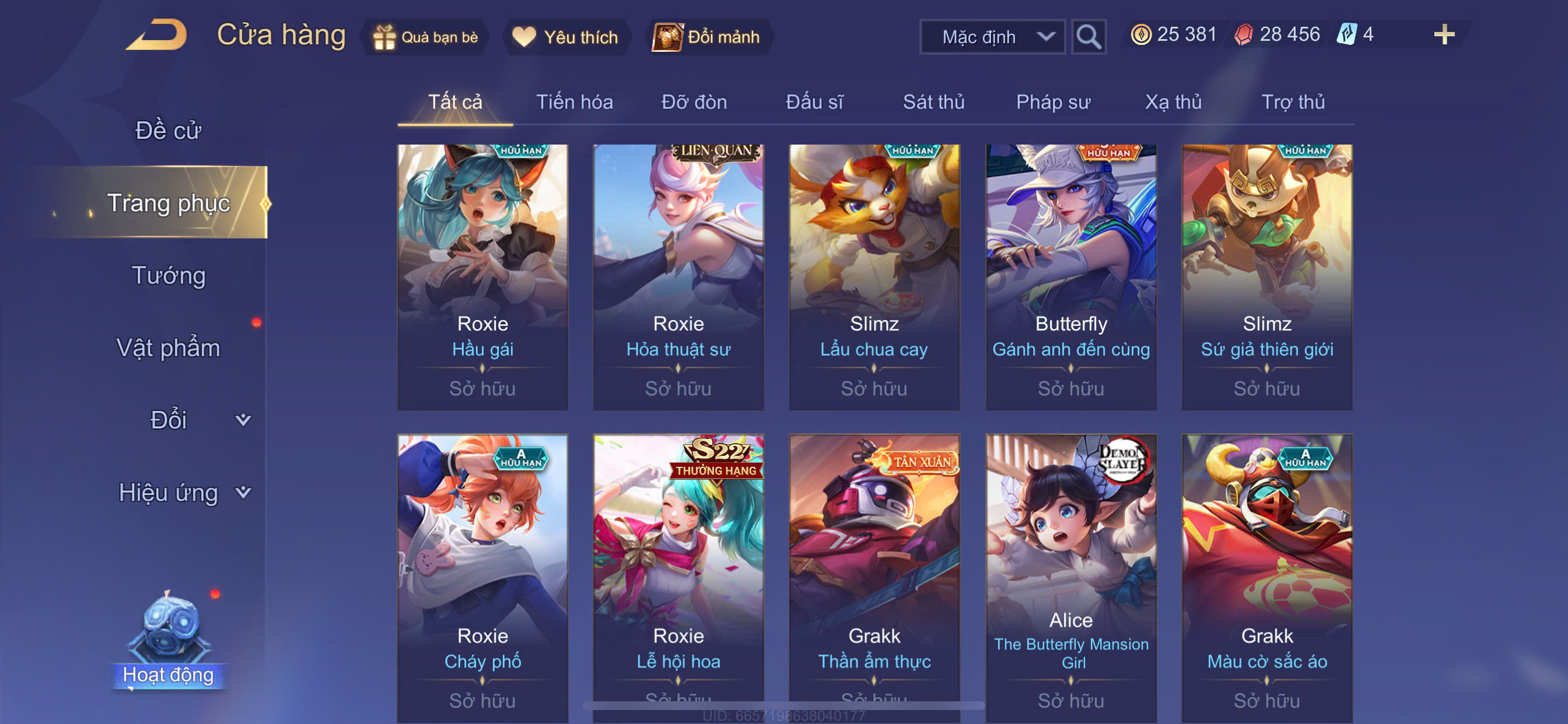The image size is (1568, 724).
Task: Switch to the Đỡ đòn tab
Action: coord(694,101)
